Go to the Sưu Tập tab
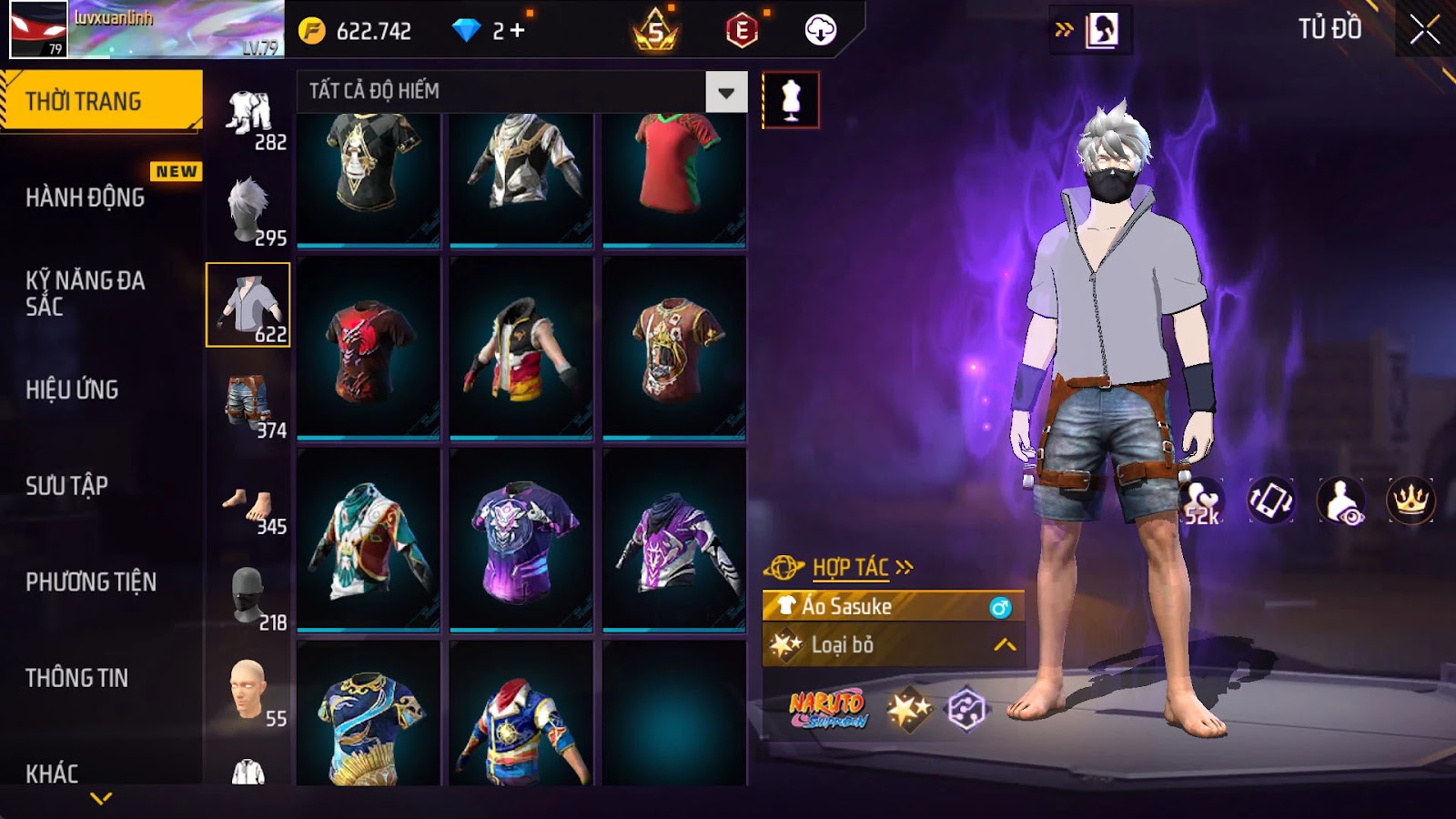Viewport: 1456px width, 819px height. click(67, 486)
